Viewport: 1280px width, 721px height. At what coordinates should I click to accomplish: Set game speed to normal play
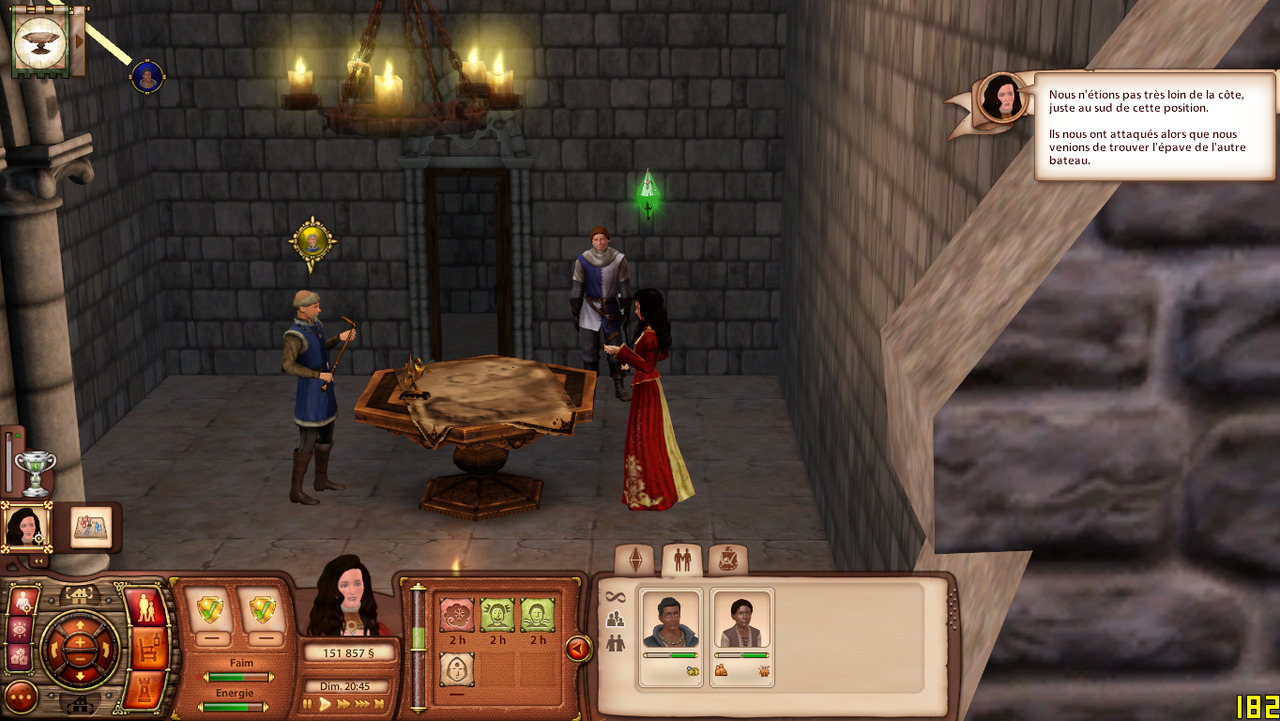pos(325,704)
